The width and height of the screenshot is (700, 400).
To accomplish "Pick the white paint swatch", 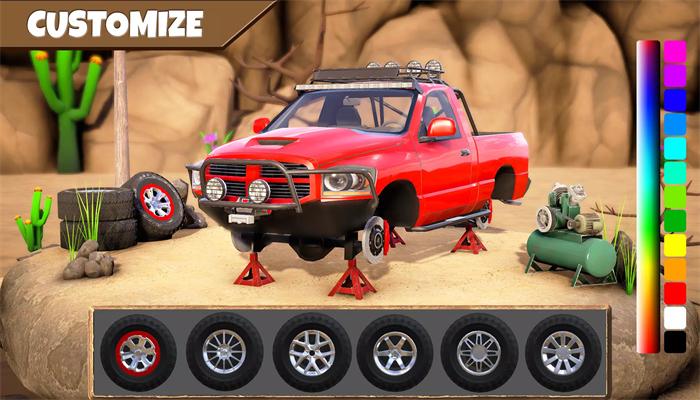I will 675,317.
